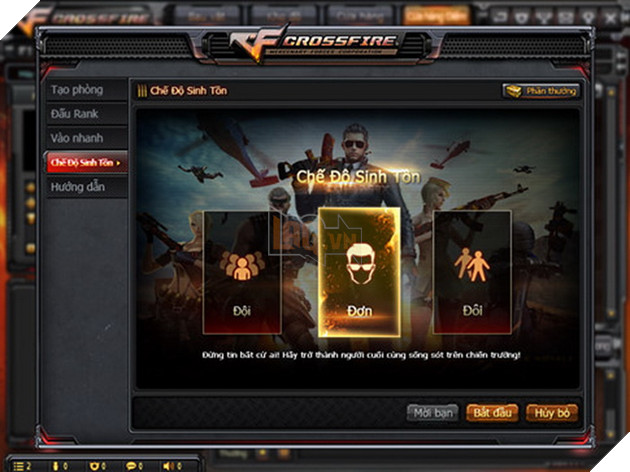630x472 pixels.
Task: Click the Phần thưởng rewards button
Action: point(540,91)
